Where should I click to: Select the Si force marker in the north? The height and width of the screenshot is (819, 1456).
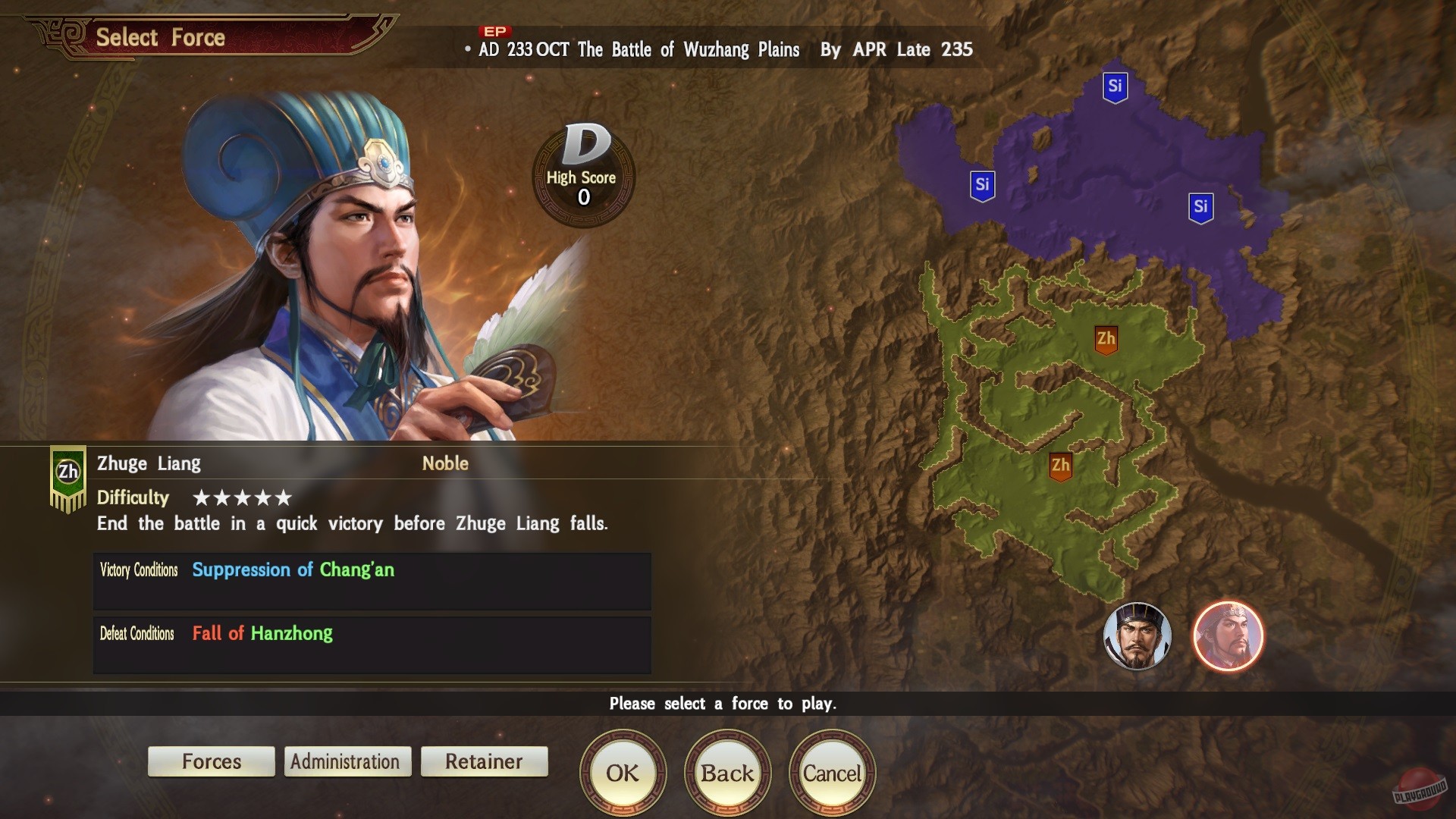pos(1114,86)
